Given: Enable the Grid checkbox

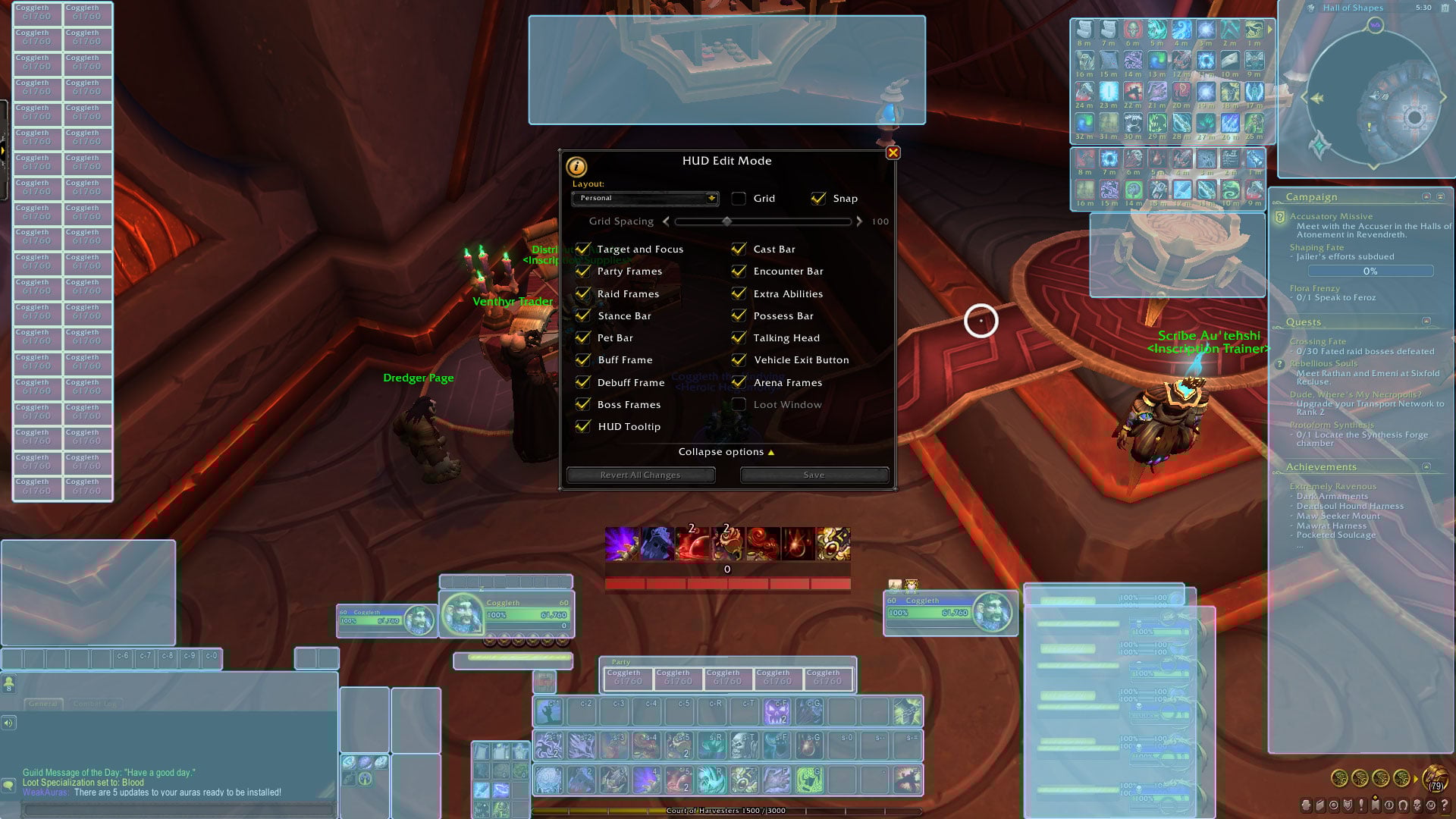Looking at the screenshot, I should [x=739, y=199].
